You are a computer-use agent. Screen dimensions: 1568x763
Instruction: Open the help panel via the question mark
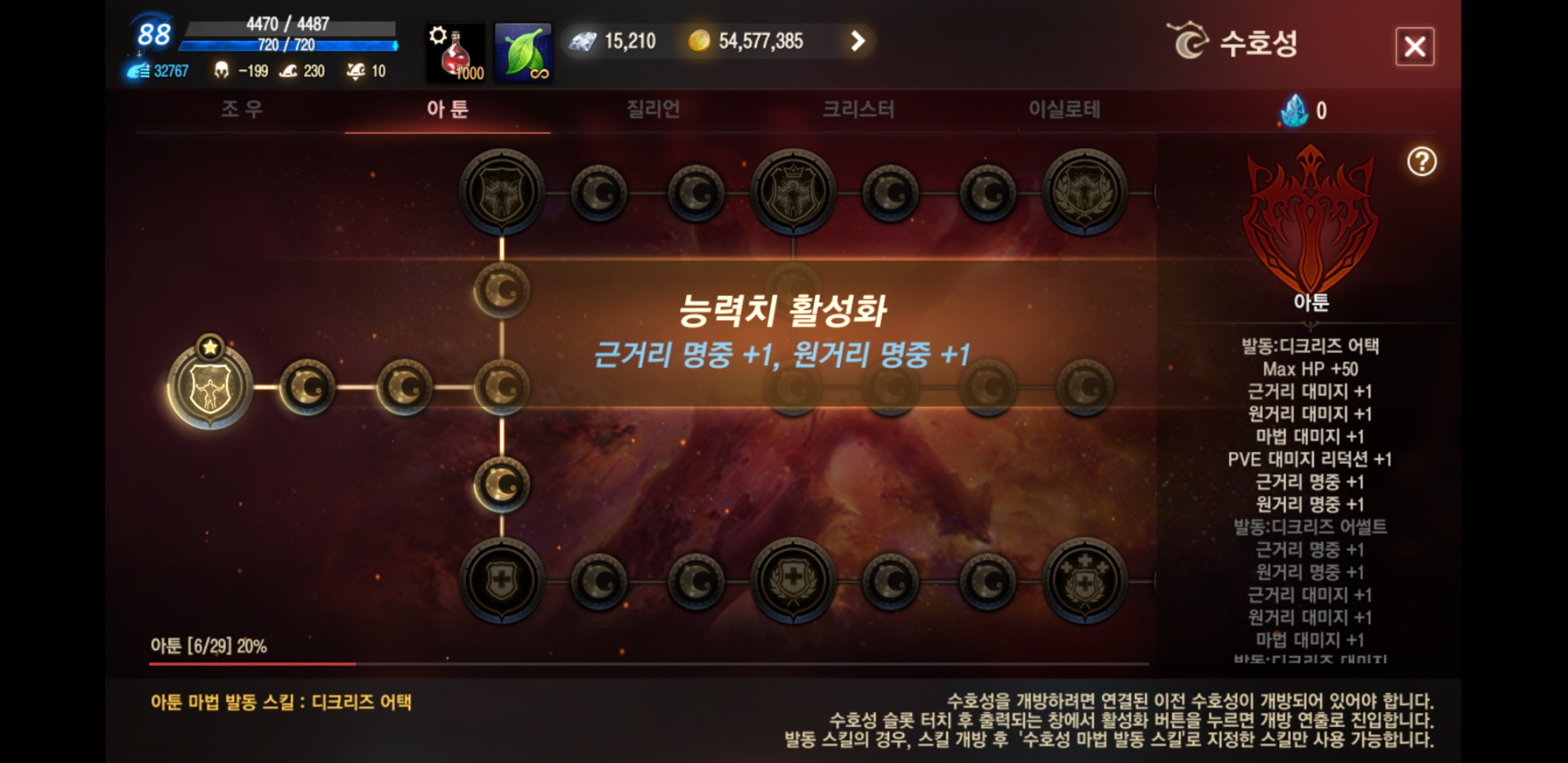click(1424, 161)
